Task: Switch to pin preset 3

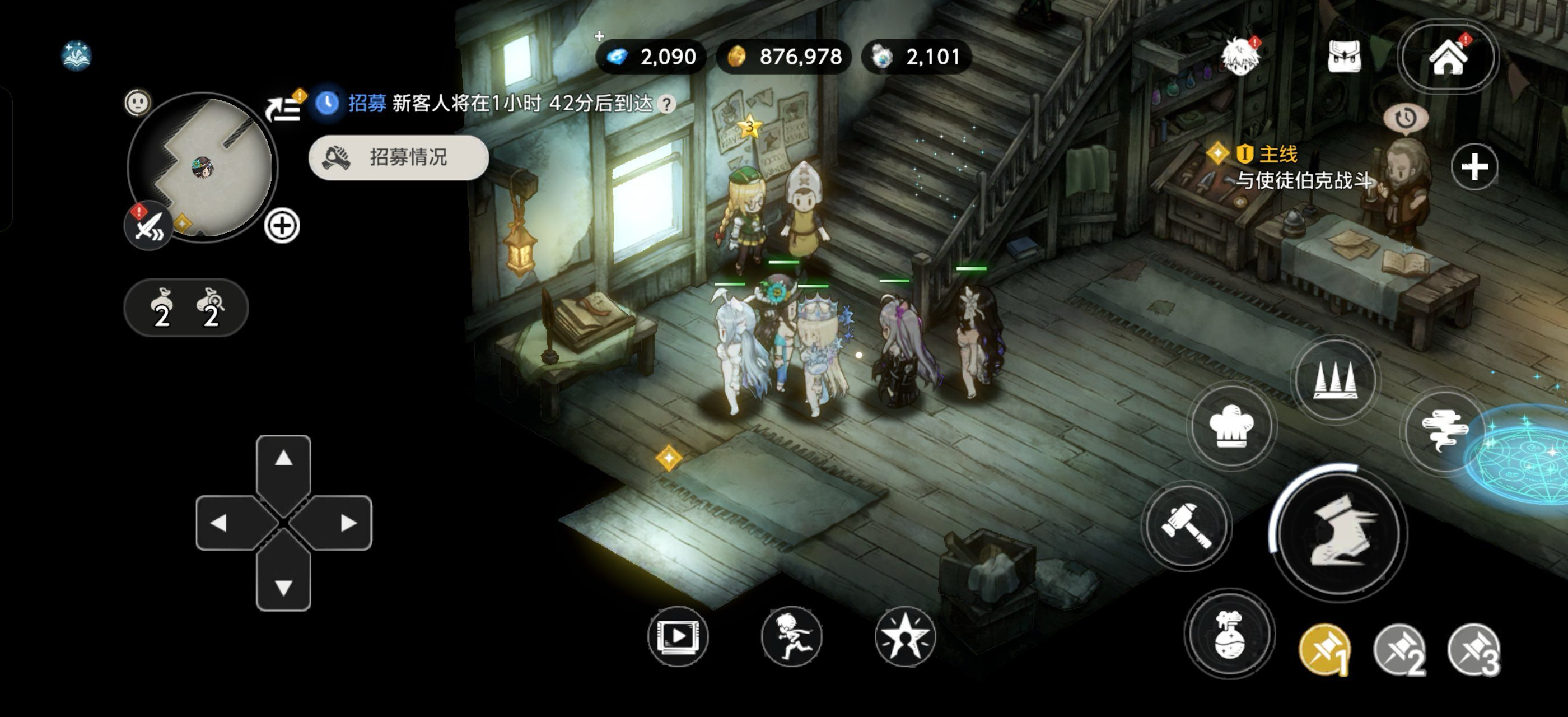Action: (1474, 650)
